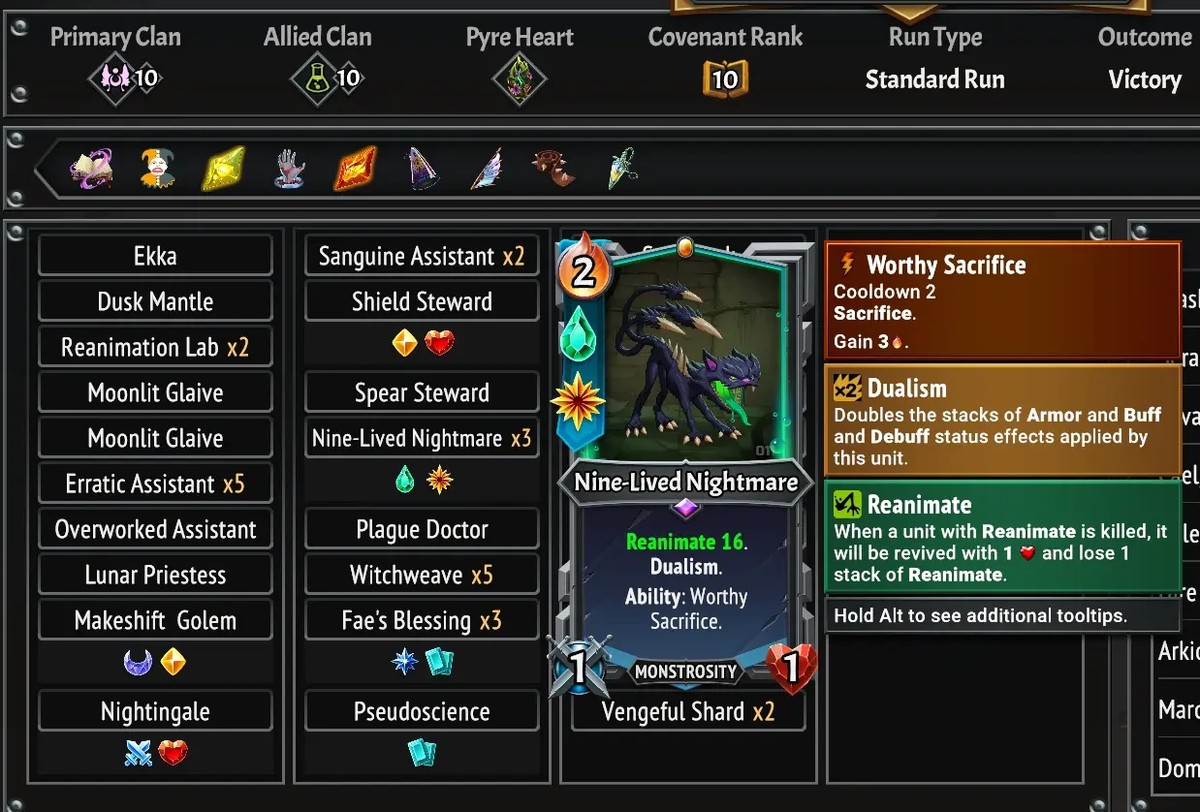
Task: Click the Sanguine Assistant x2 row
Action: click(421, 256)
